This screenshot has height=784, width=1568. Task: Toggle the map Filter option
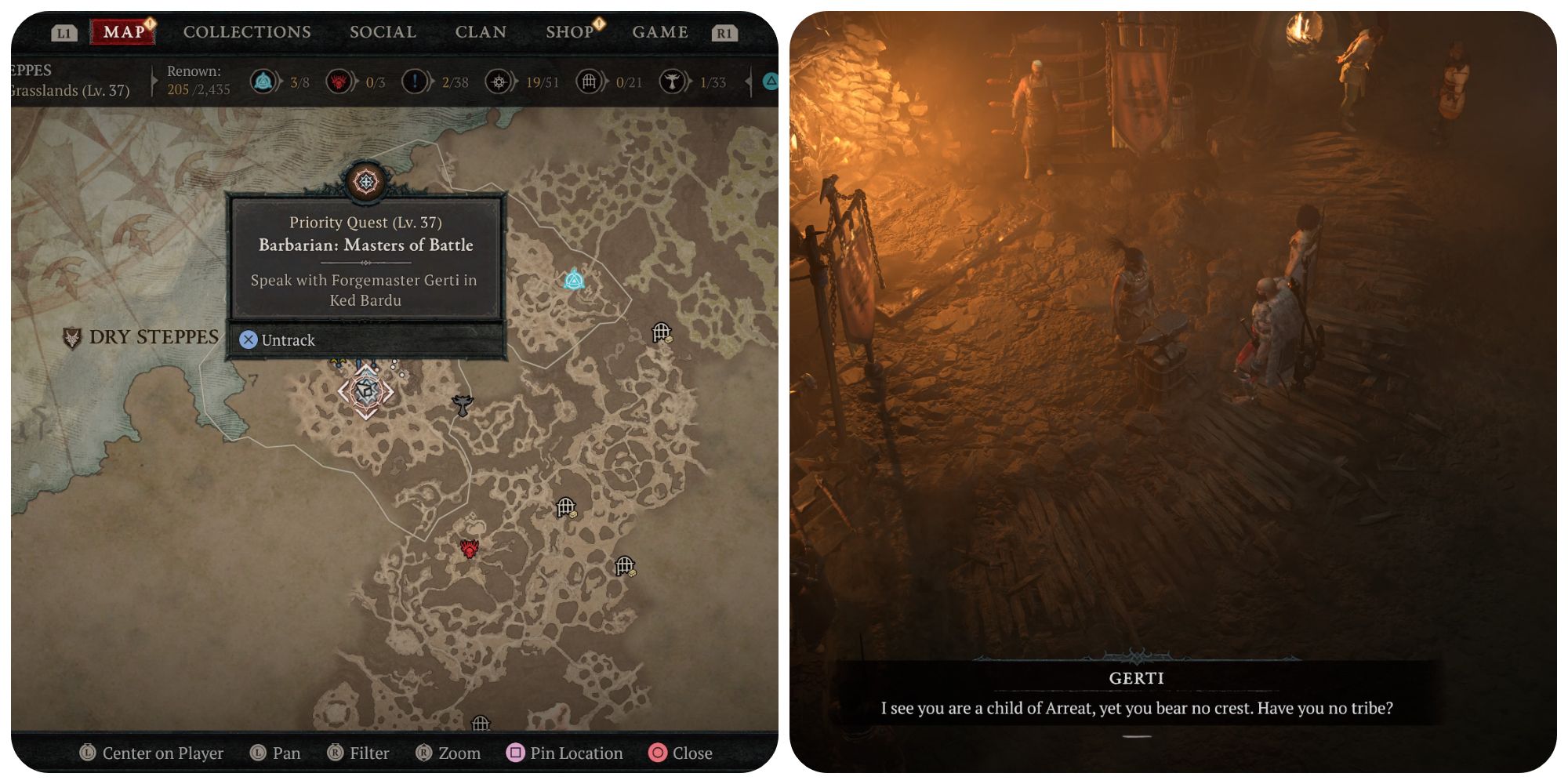(x=362, y=753)
